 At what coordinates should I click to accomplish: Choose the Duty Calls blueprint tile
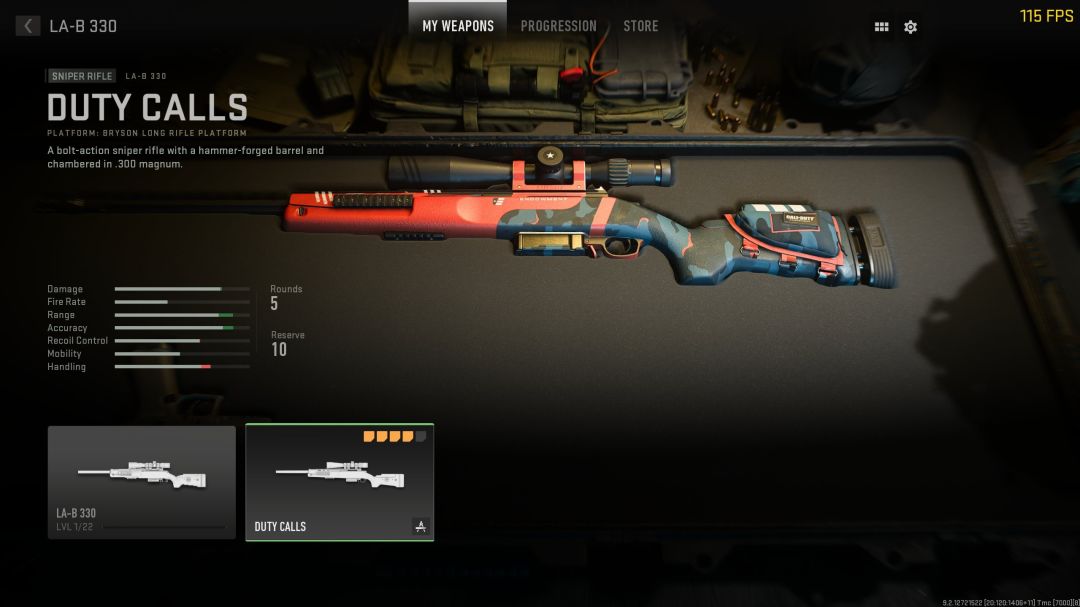(339, 482)
